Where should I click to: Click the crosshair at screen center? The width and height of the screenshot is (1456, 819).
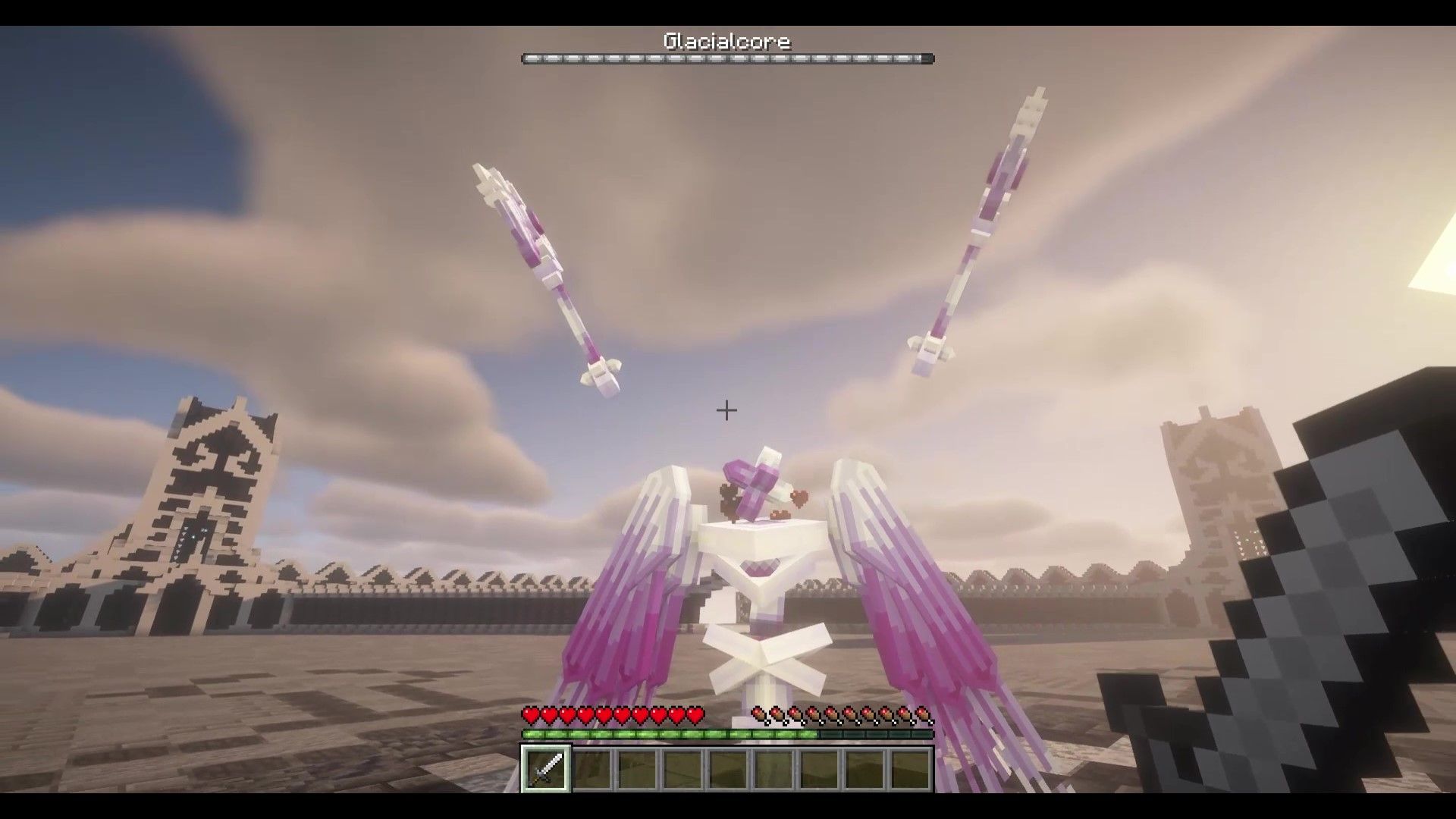[x=726, y=410]
